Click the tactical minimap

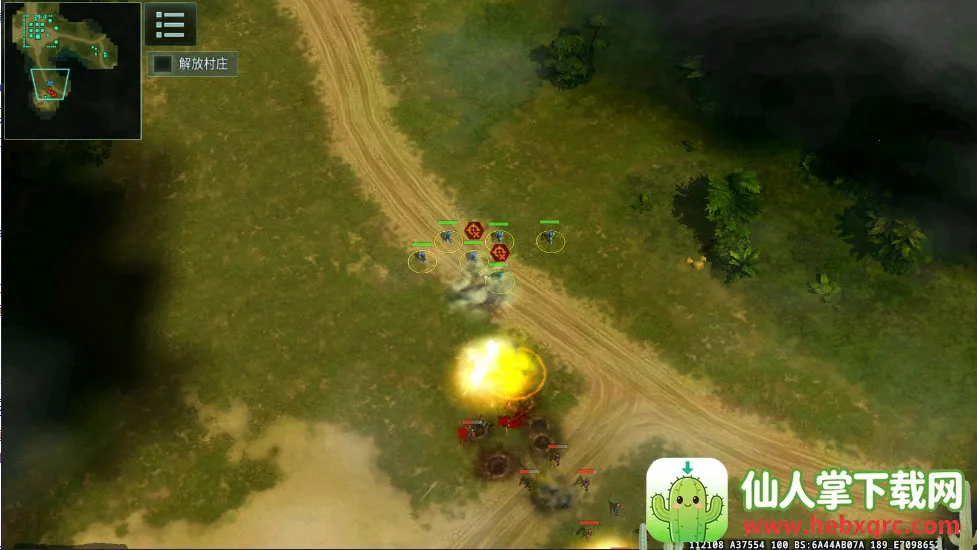tap(72, 70)
